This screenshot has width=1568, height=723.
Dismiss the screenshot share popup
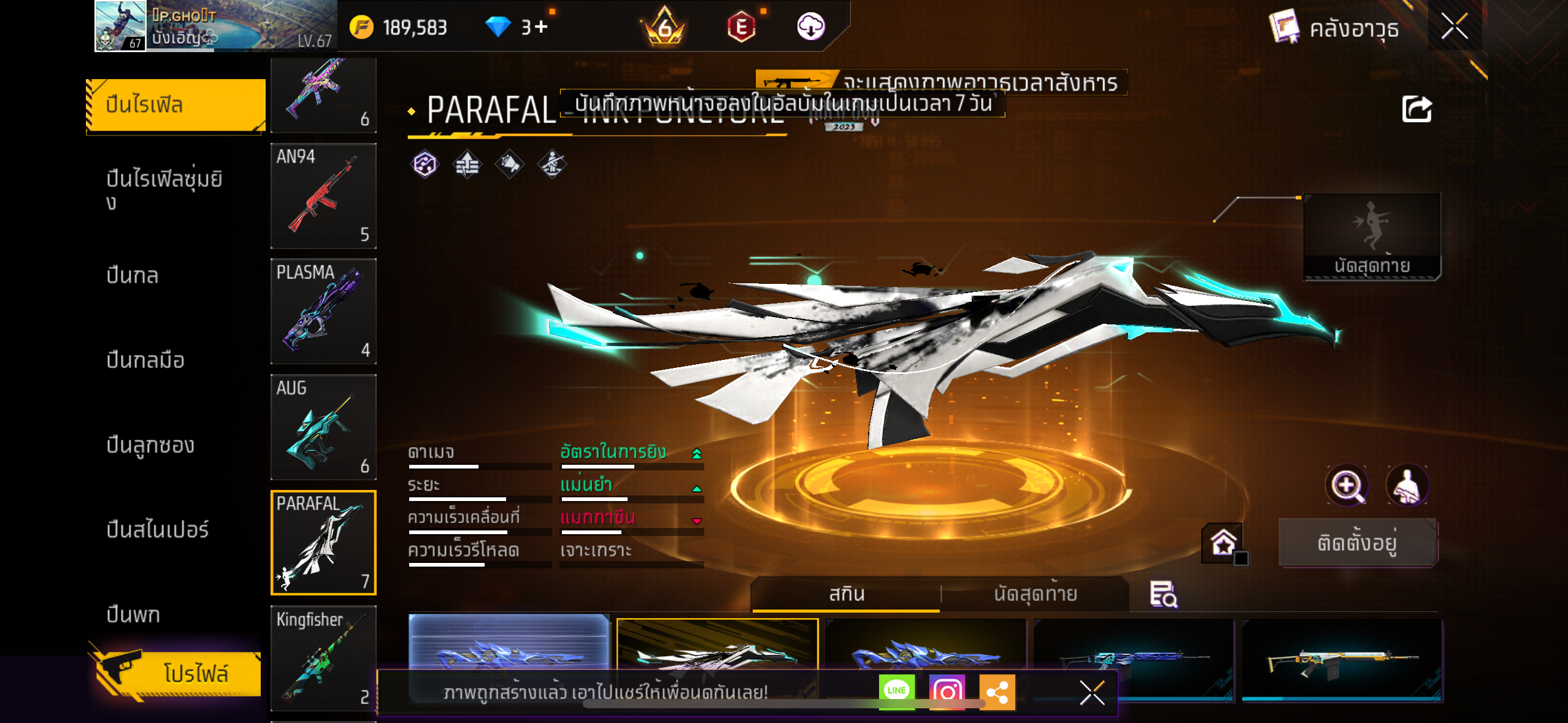tap(1092, 693)
